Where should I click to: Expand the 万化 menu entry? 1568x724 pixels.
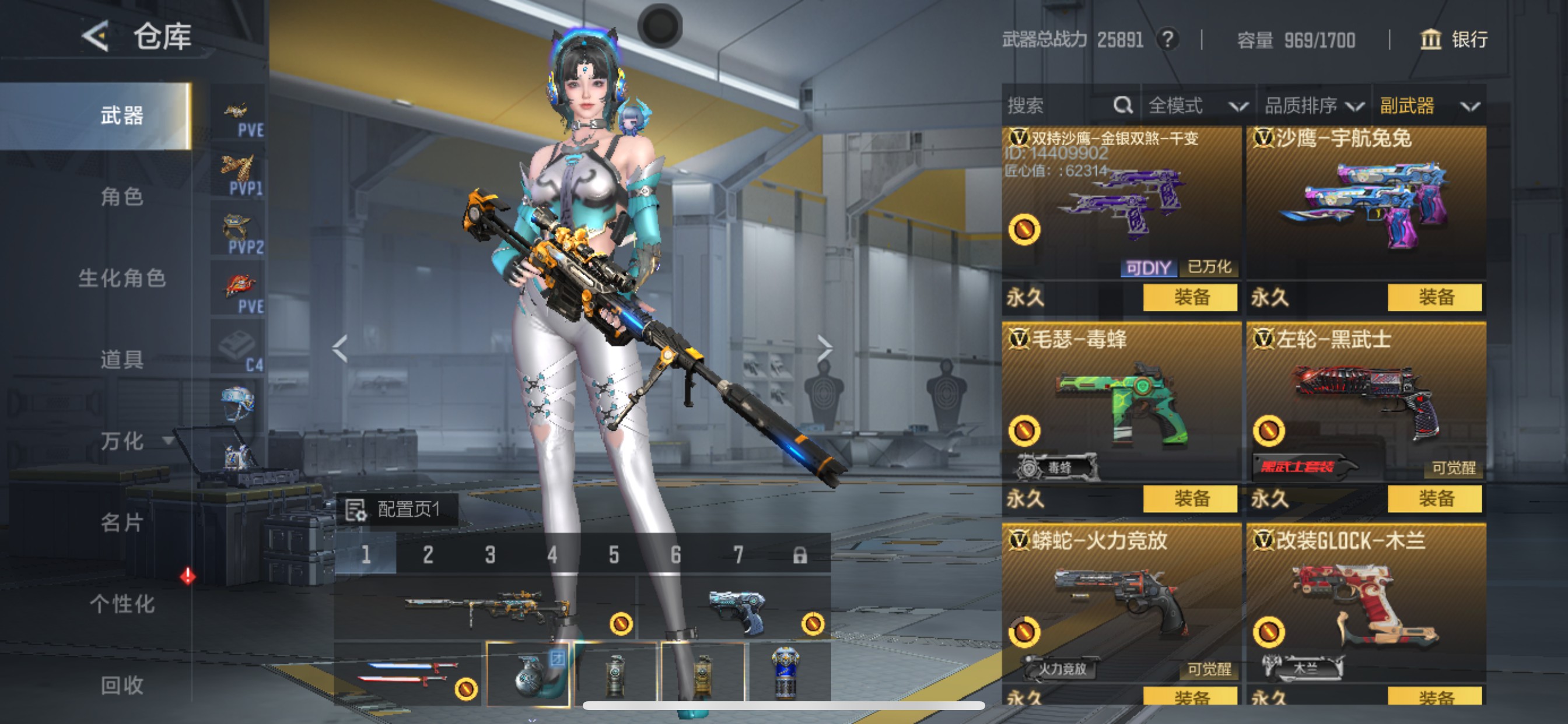click(x=131, y=441)
